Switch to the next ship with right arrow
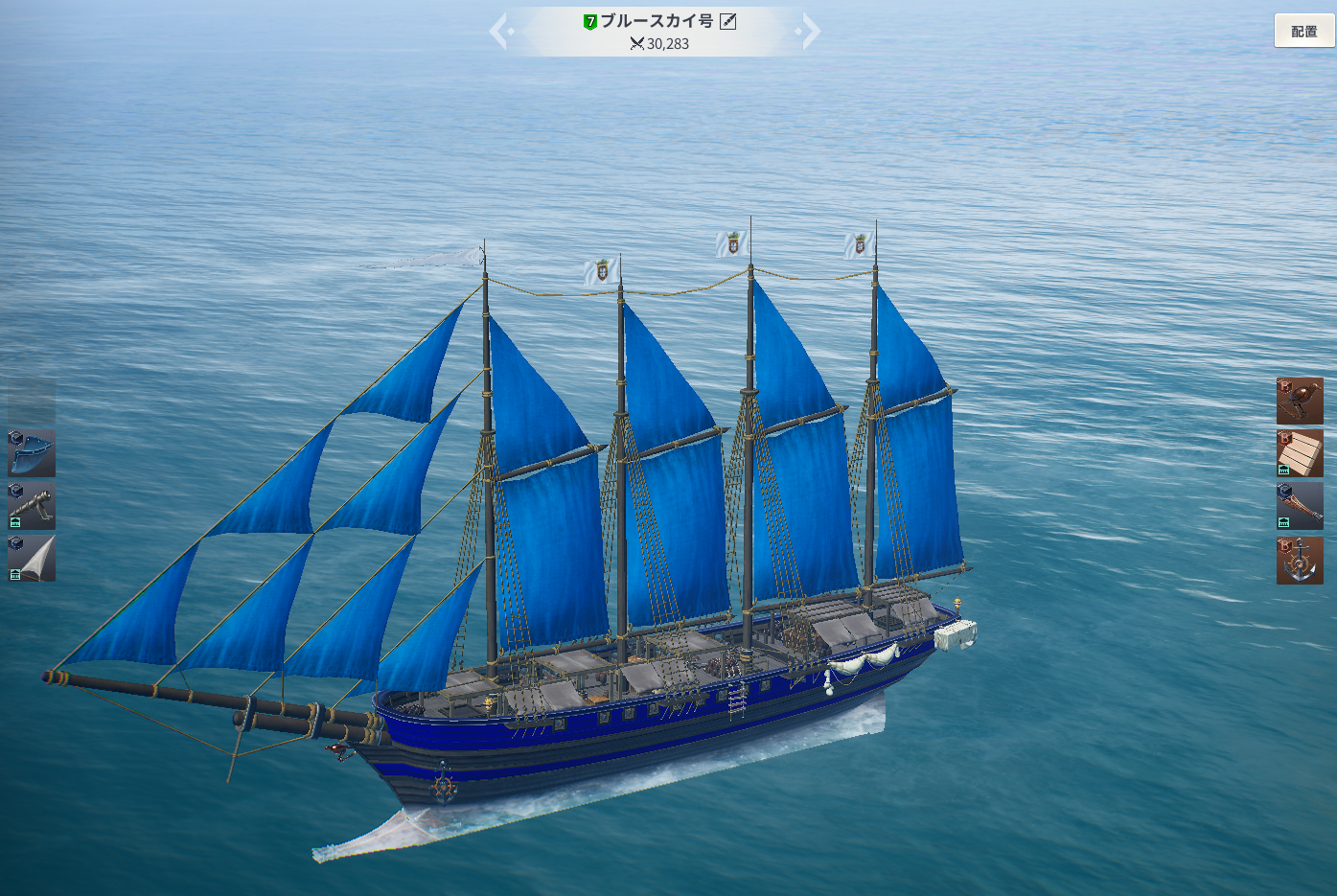 [810, 31]
